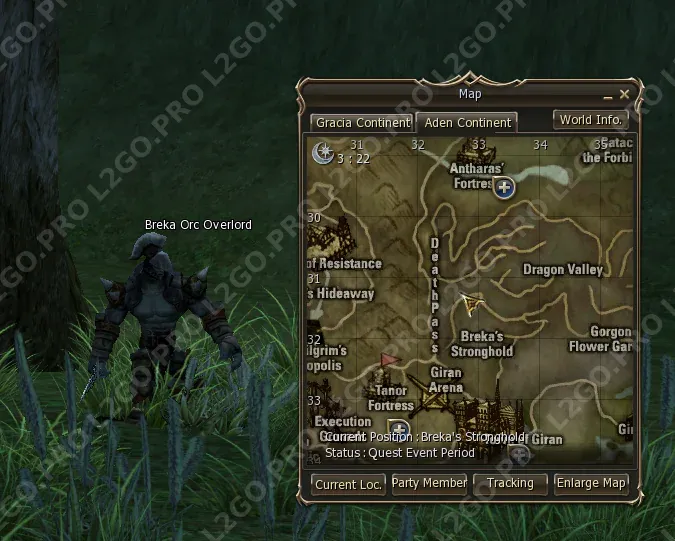The width and height of the screenshot is (675, 541).
Task: Show current location on map
Action: click(x=349, y=484)
